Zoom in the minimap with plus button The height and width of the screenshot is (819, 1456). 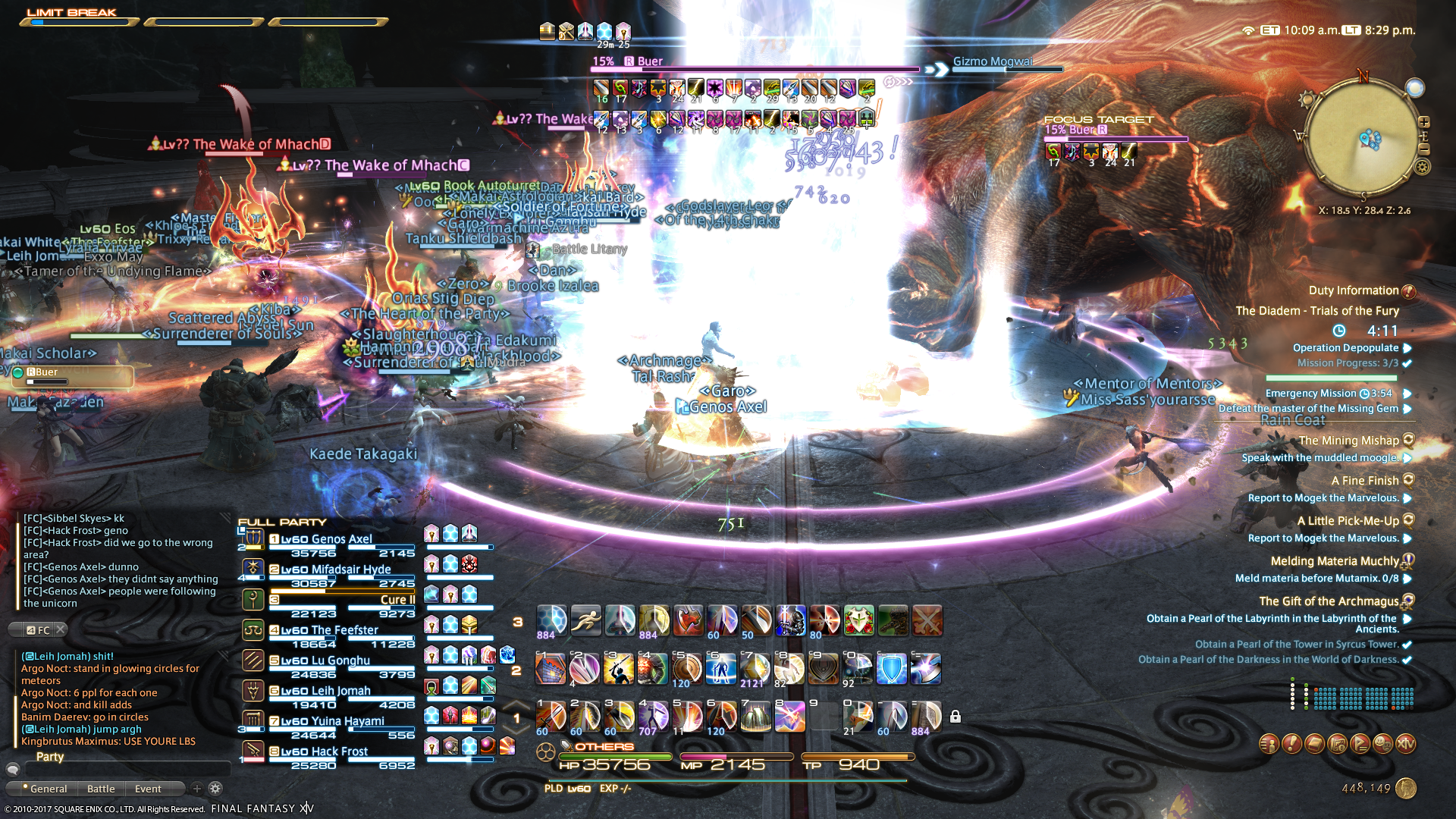coord(1424,122)
